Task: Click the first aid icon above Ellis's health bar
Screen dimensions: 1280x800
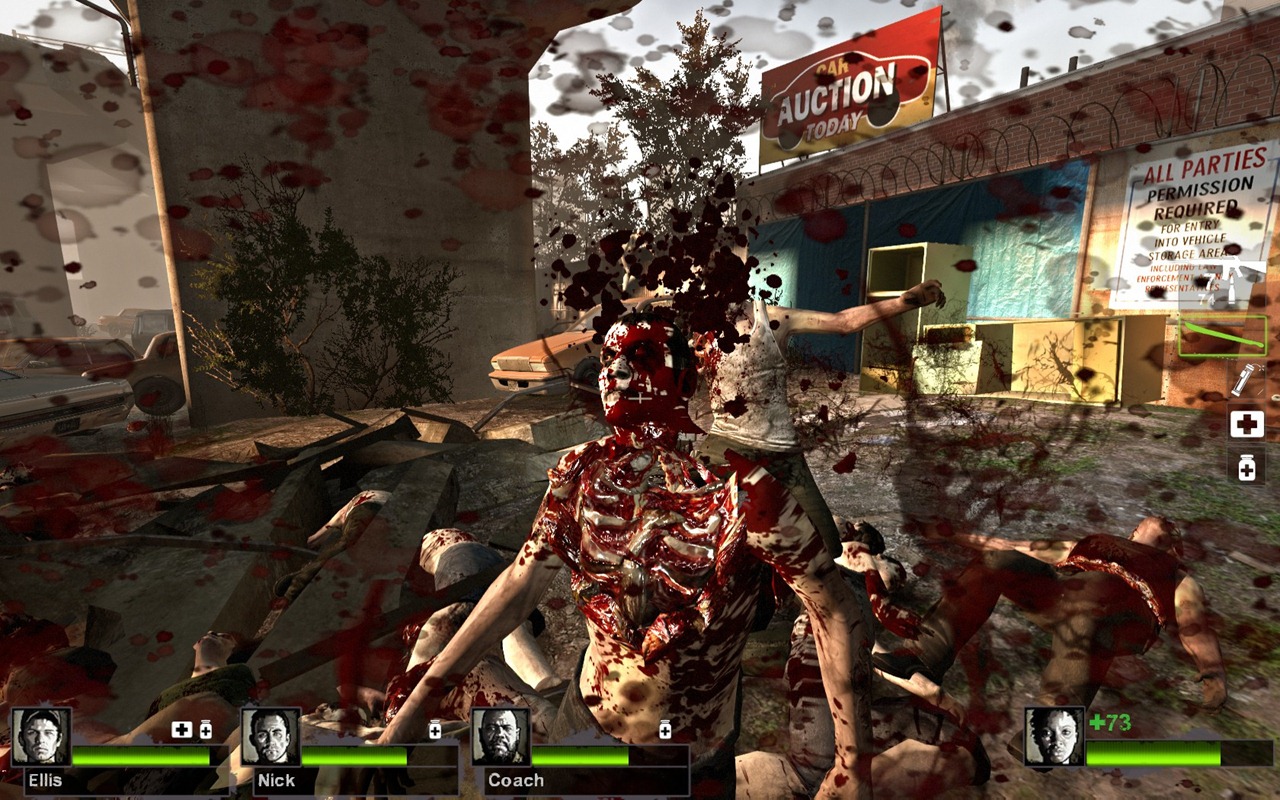Action: pyautogui.click(x=182, y=730)
